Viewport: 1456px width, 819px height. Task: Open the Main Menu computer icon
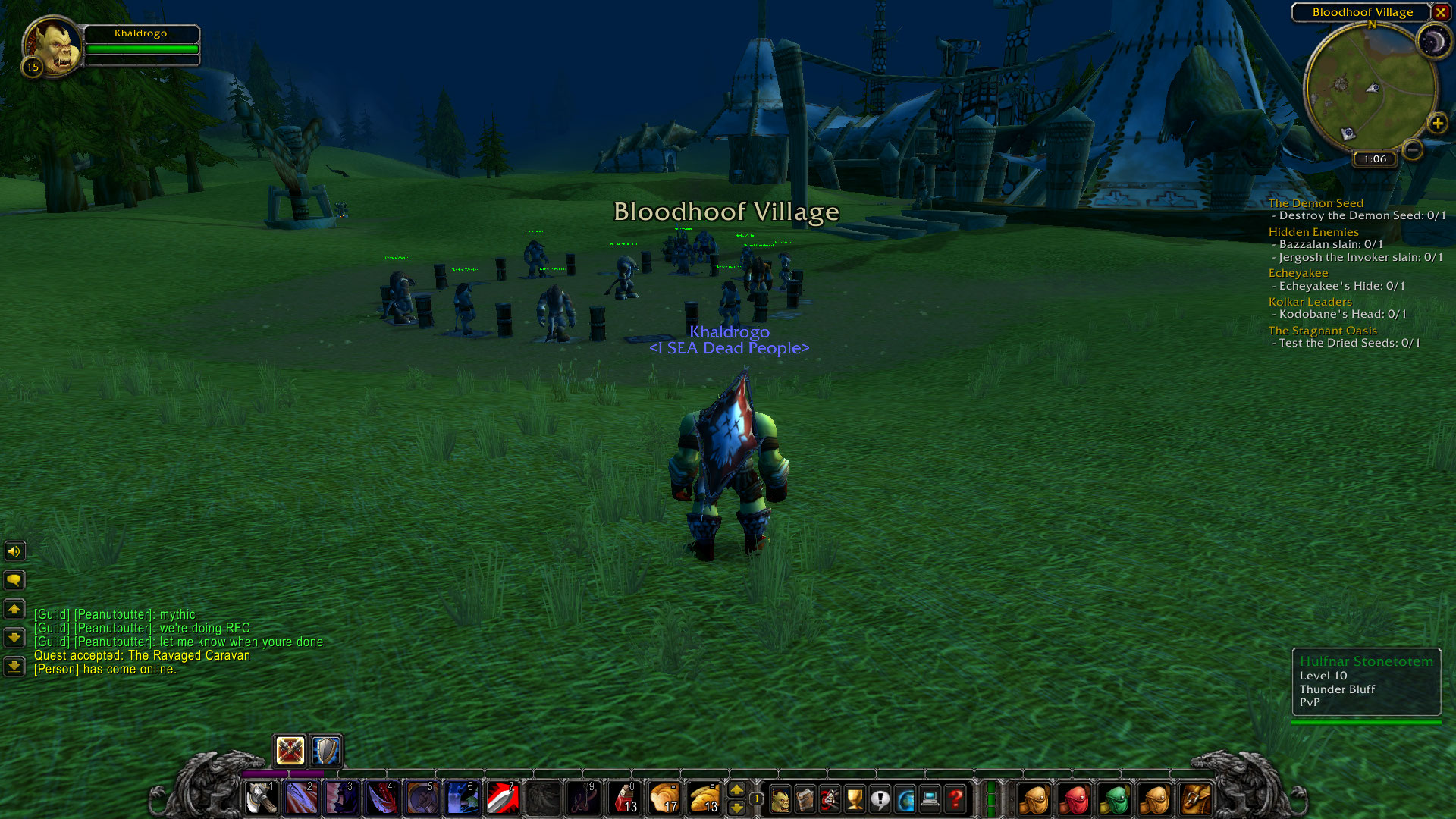(x=930, y=799)
